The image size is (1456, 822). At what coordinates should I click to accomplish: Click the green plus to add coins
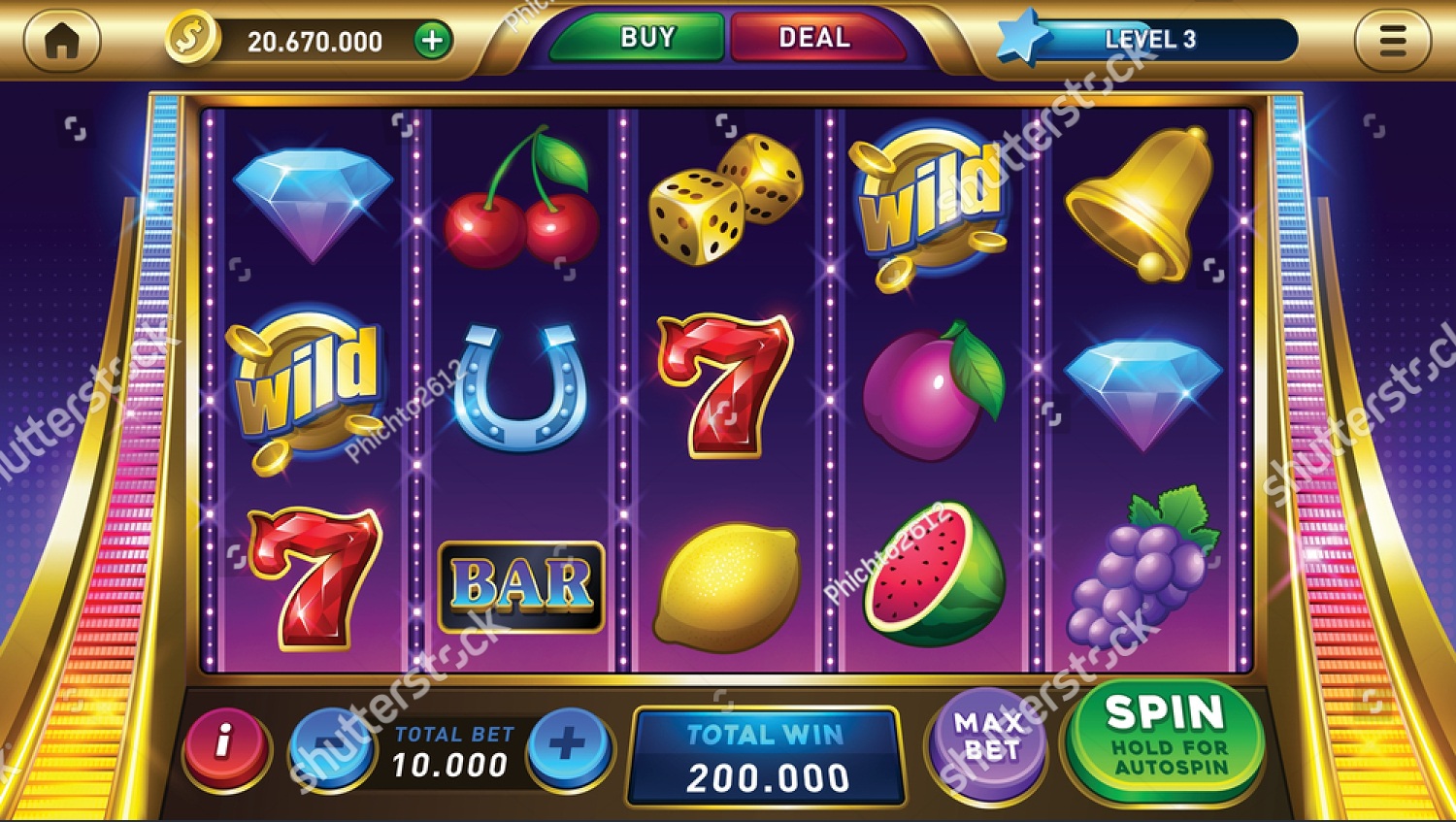pyautogui.click(x=431, y=39)
